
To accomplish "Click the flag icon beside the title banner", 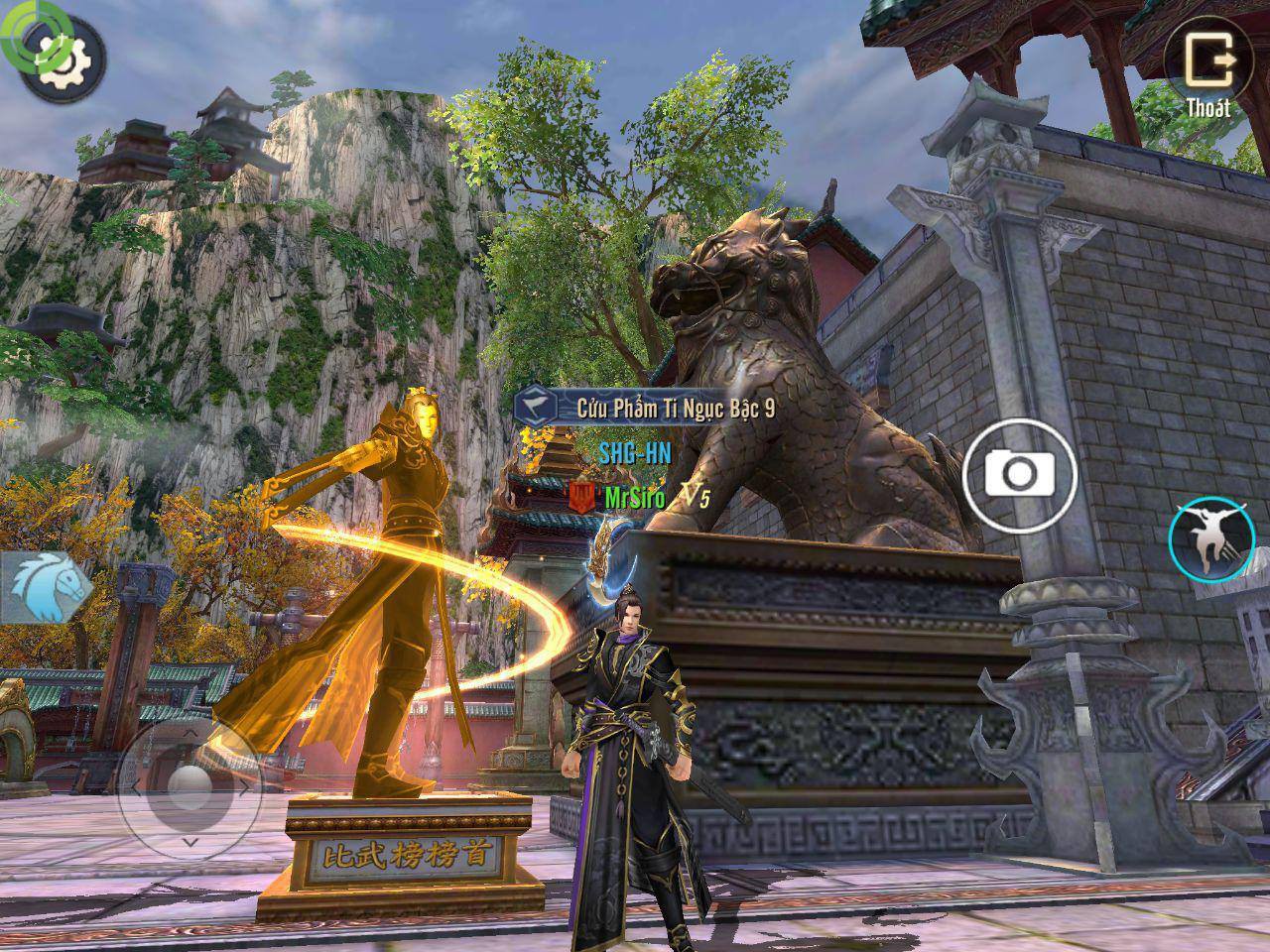I will coord(537,405).
